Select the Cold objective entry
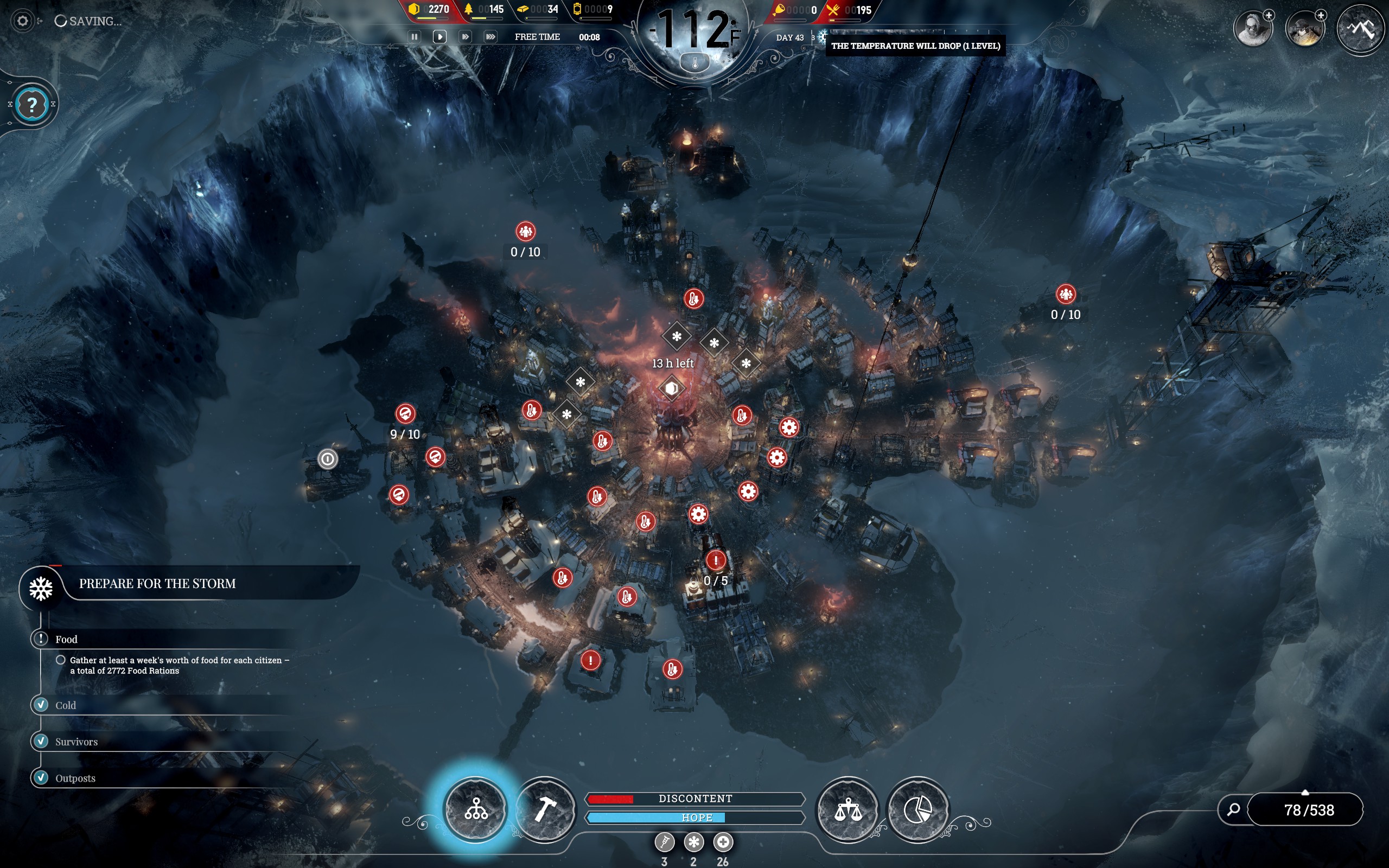The height and width of the screenshot is (868, 1389). [x=66, y=705]
